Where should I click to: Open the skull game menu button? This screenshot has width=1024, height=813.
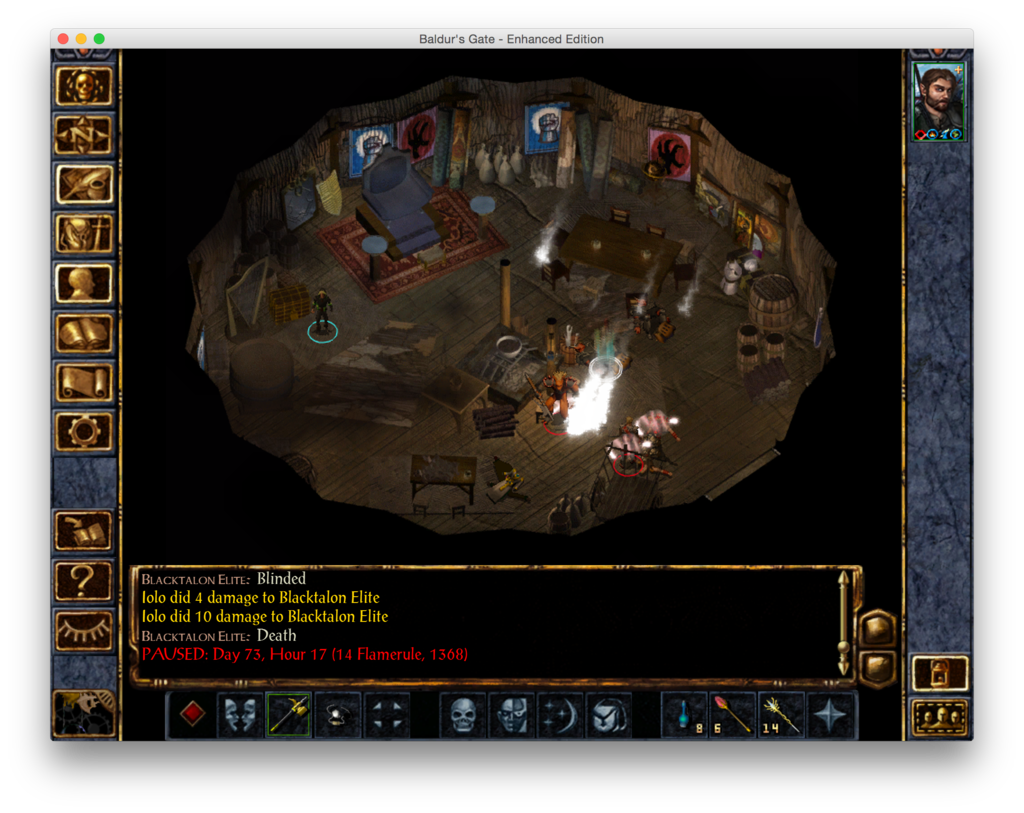pyautogui.click(x=84, y=86)
